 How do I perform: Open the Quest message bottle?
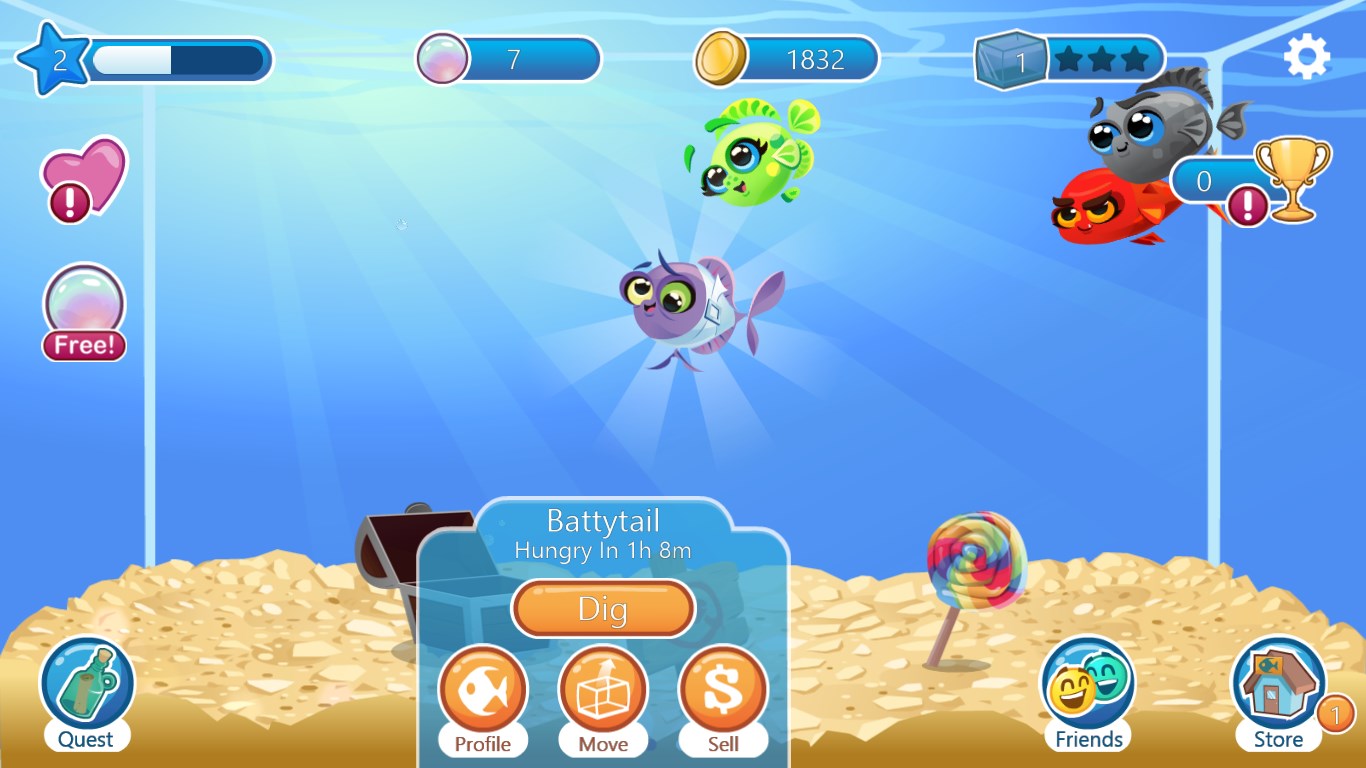(x=86, y=685)
